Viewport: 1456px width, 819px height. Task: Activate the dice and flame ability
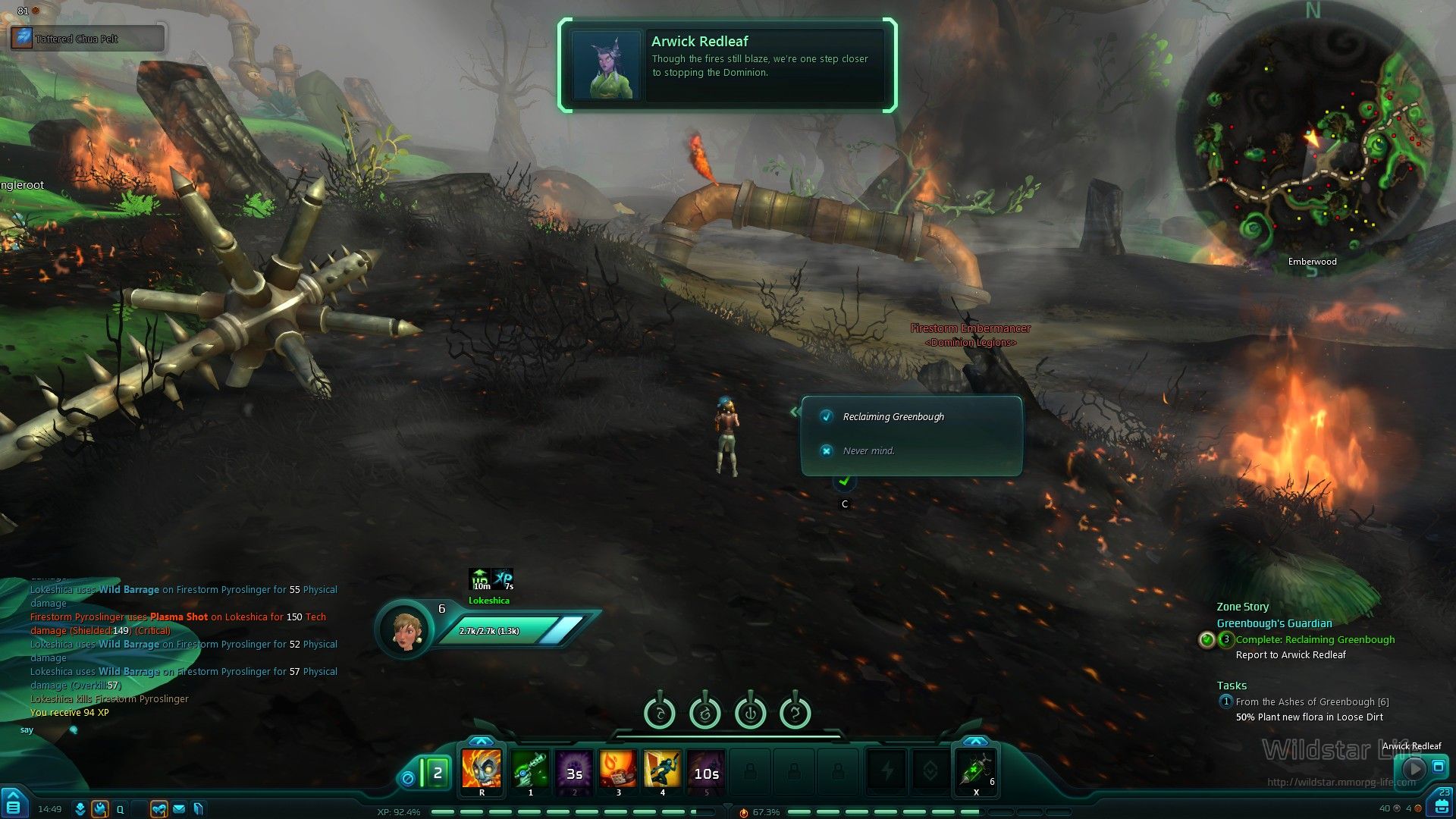(x=618, y=769)
